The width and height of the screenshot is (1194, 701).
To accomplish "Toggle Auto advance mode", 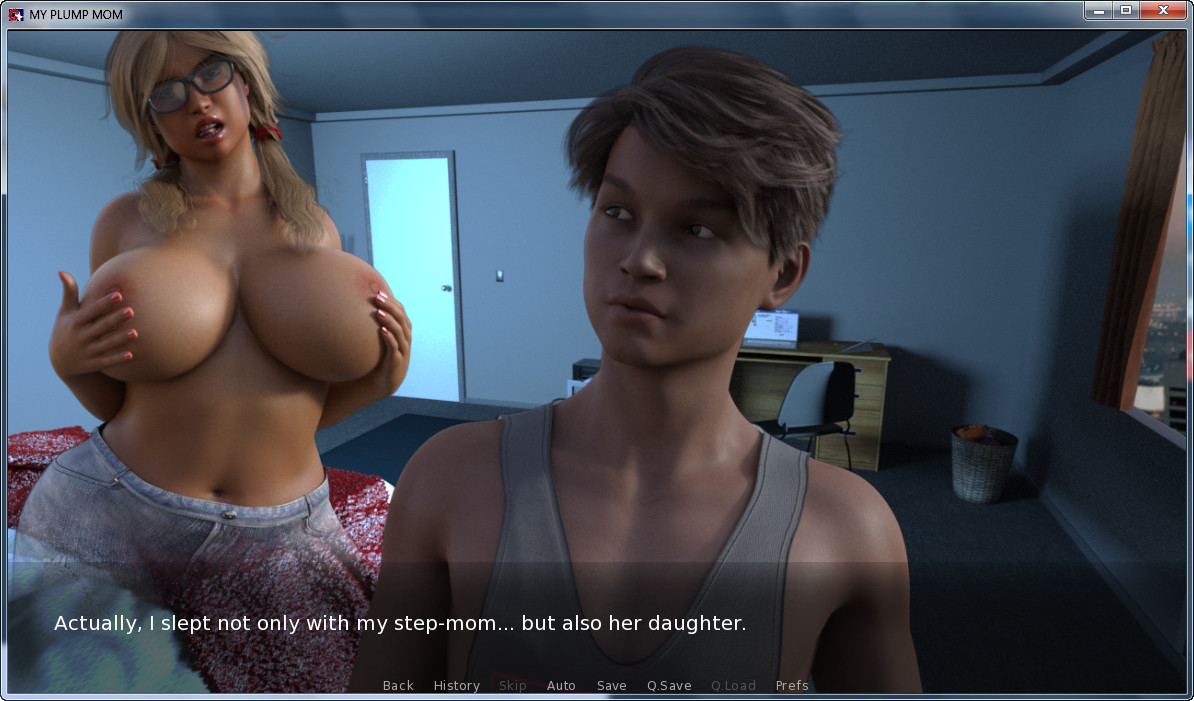I will pos(561,685).
